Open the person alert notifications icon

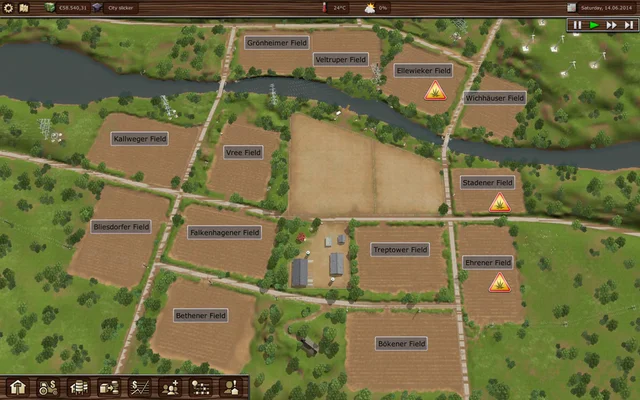pos(229,387)
